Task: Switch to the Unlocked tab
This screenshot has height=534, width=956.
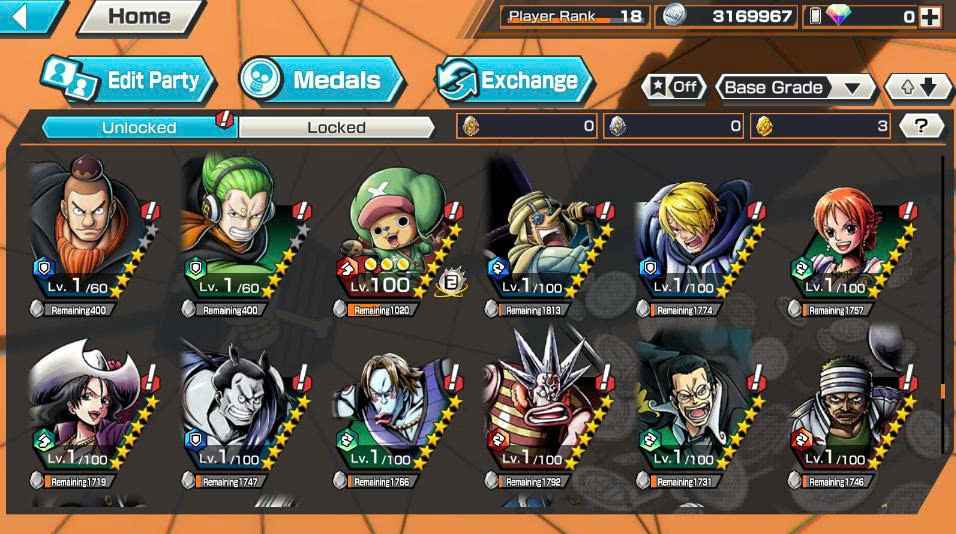Action: tap(139, 127)
